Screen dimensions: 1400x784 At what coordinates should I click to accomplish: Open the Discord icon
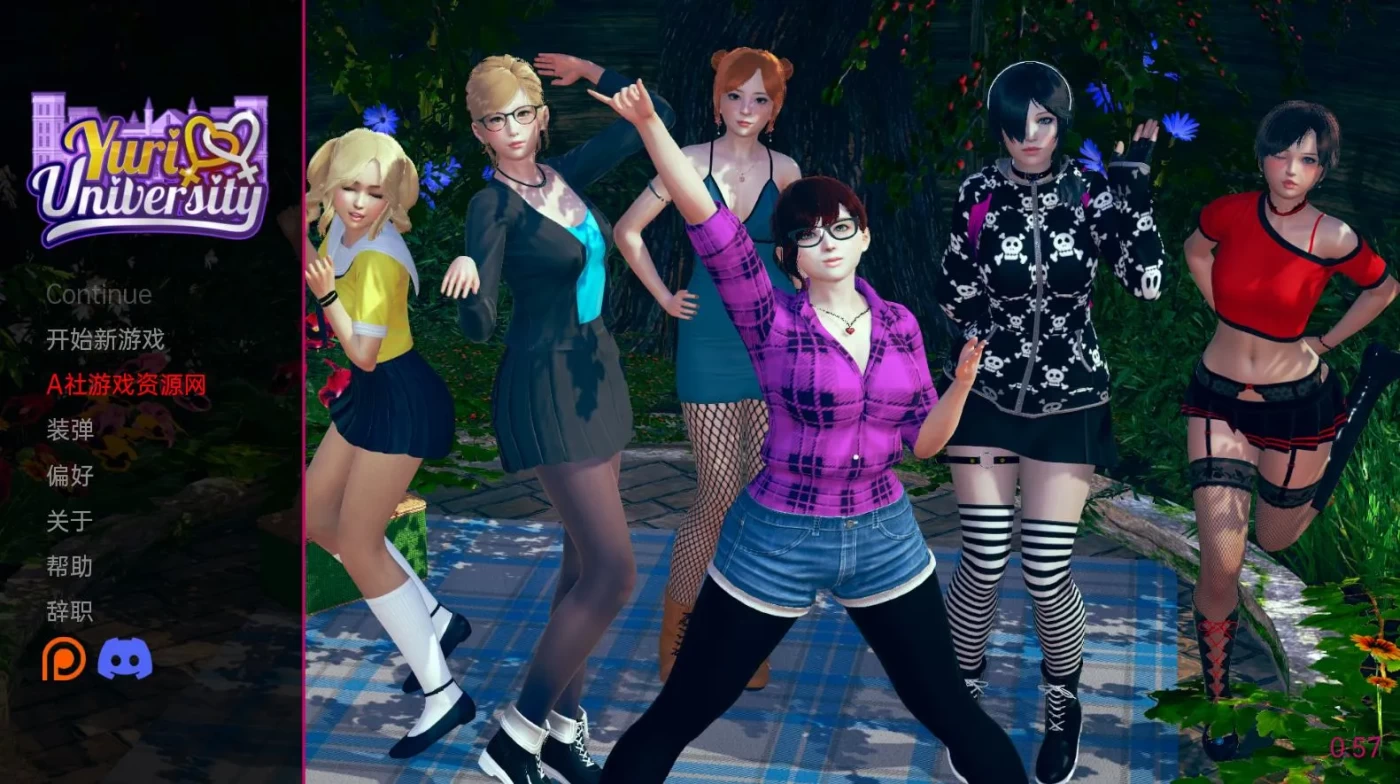122,658
